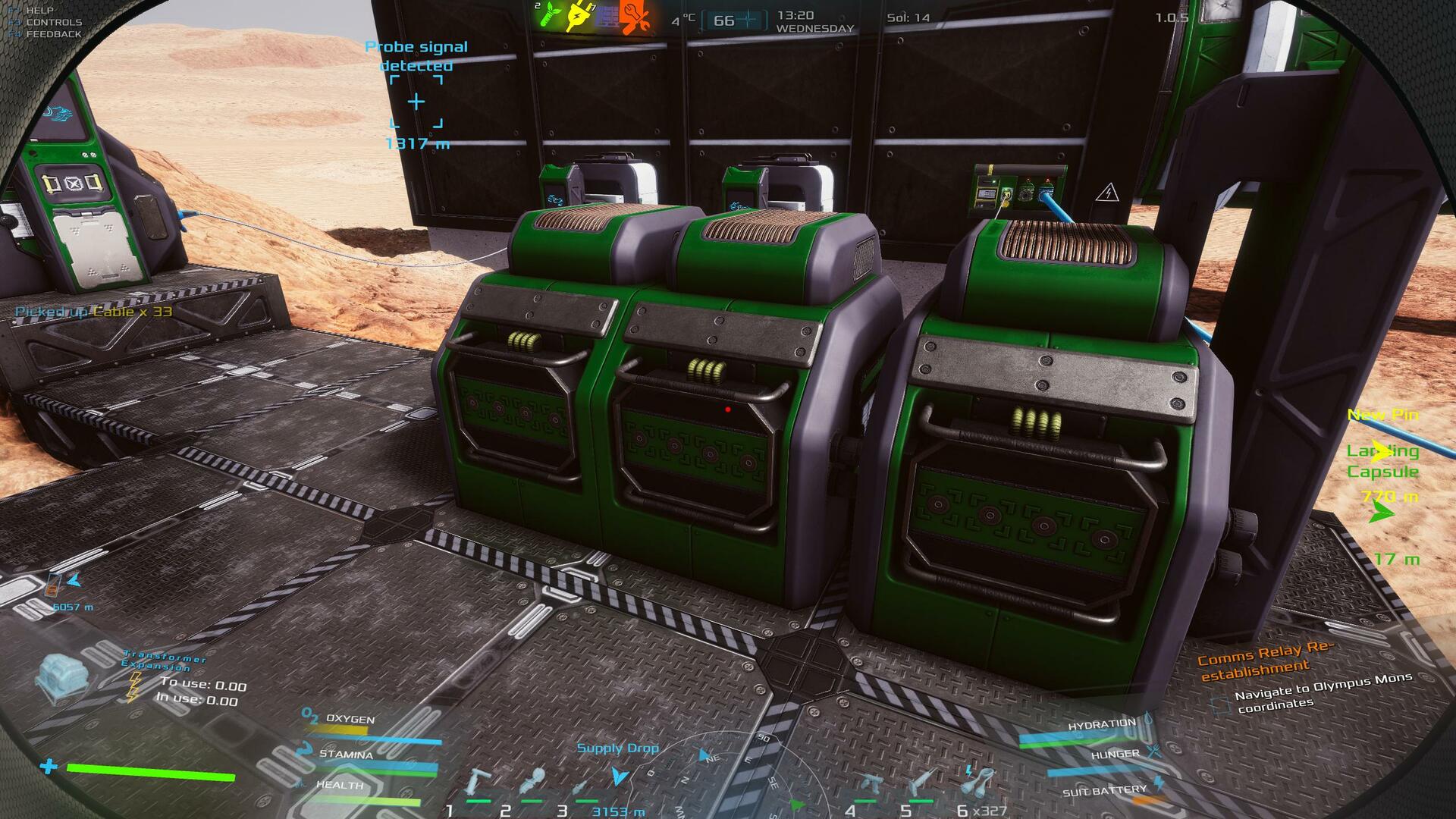Equip the tool in hotbar slot 5
The height and width of the screenshot is (819, 1456).
click(923, 783)
